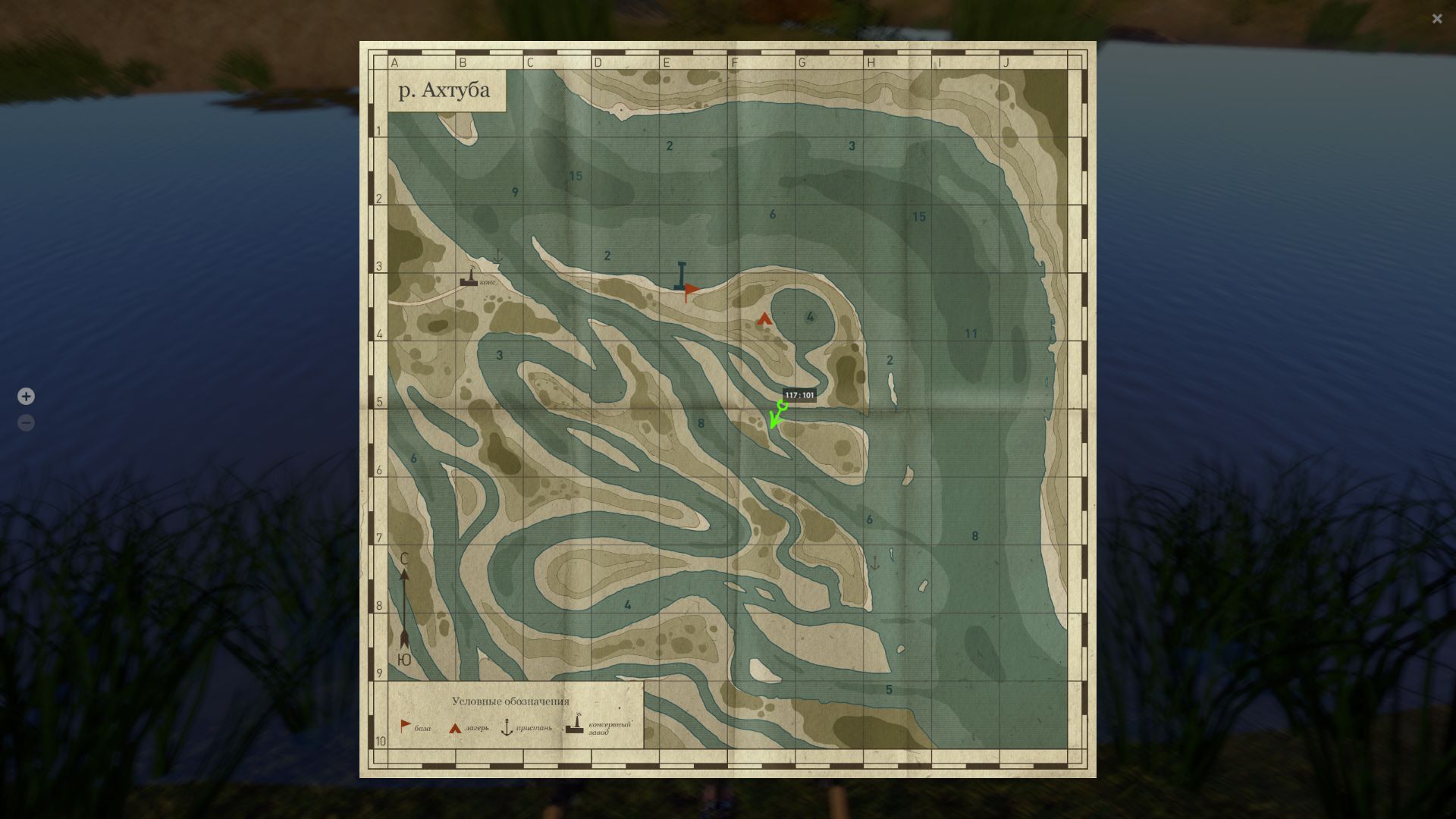Zoom out using the minus button
The height and width of the screenshot is (819, 1456).
pyautogui.click(x=26, y=423)
